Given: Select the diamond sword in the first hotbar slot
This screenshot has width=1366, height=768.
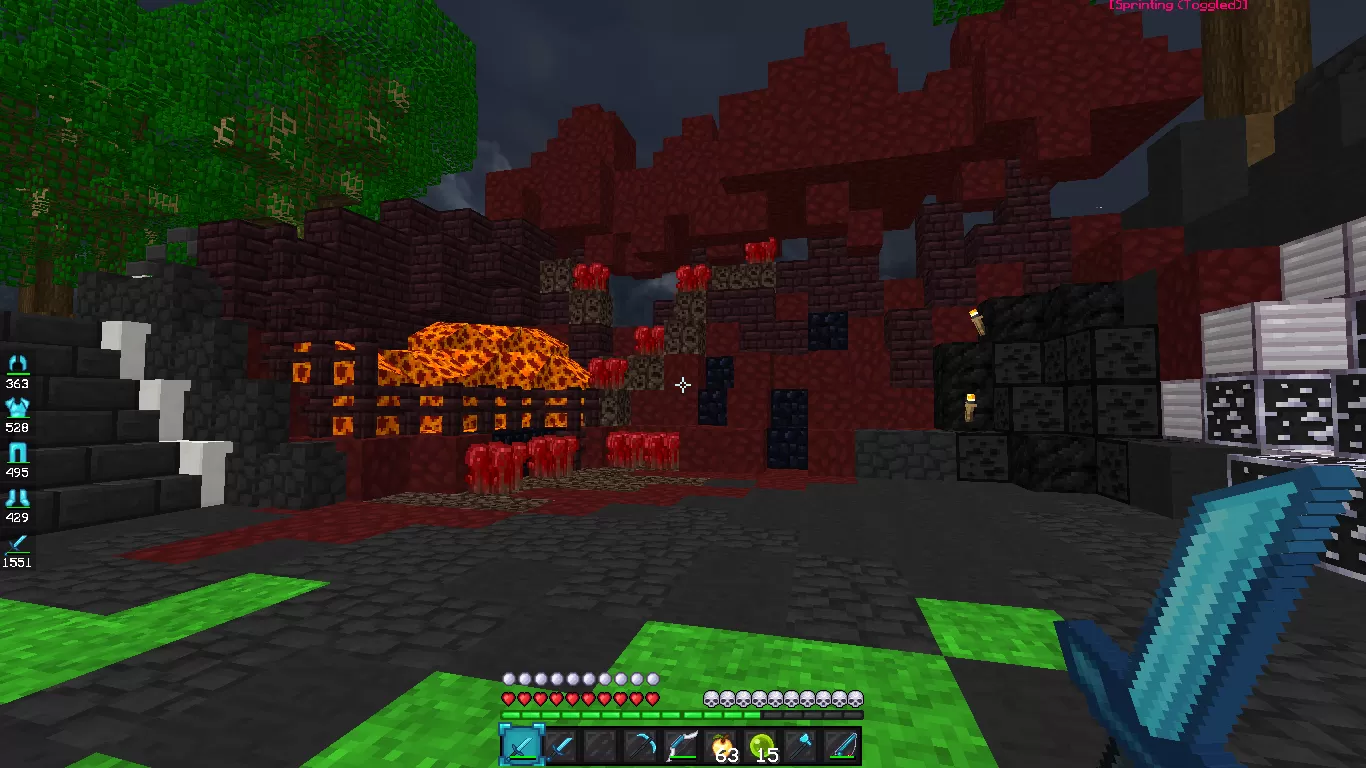Looking at the screenshot, I should coord(520,745).
